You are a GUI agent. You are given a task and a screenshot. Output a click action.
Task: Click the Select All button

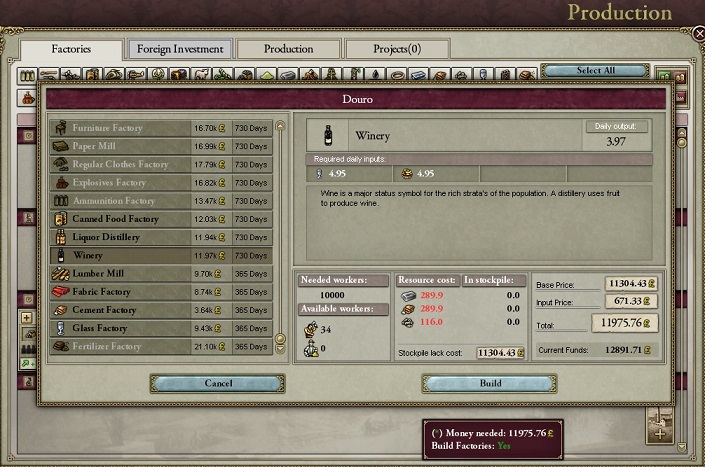[x=595, y=71]
